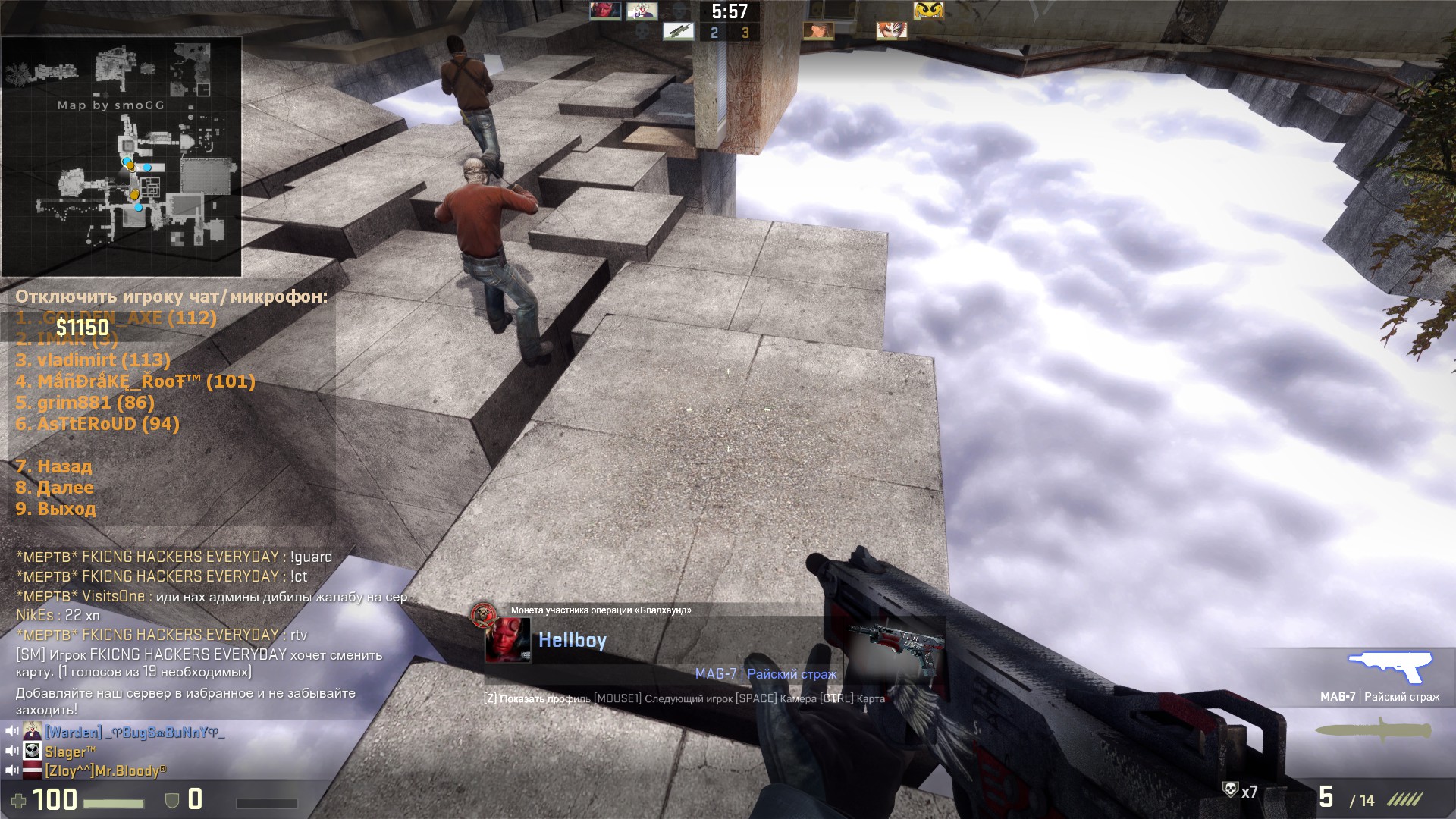This screenshot has width=1456, height=819.
Task: Open the spectated Hellboy player portrait
Action: 508,641
